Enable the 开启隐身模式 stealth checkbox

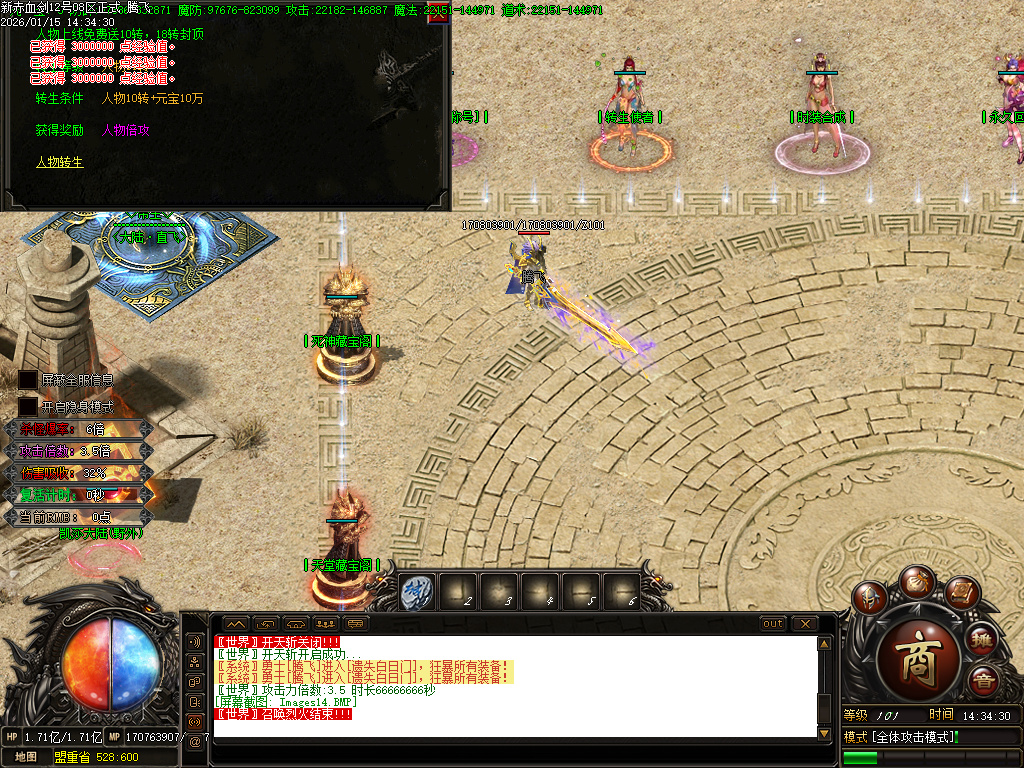coord(27,407)
